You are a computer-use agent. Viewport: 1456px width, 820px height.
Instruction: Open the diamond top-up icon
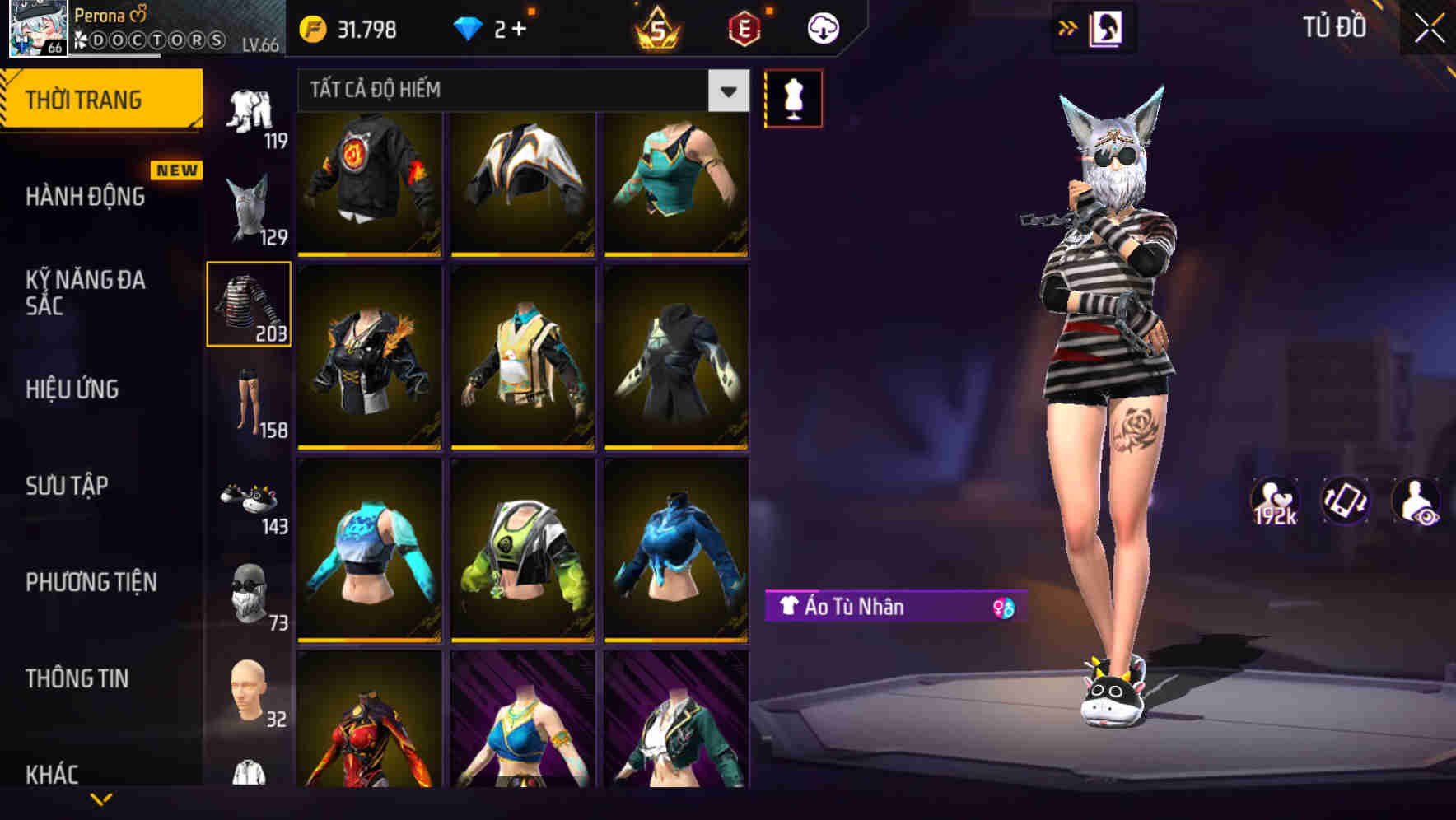pos(469,28)
